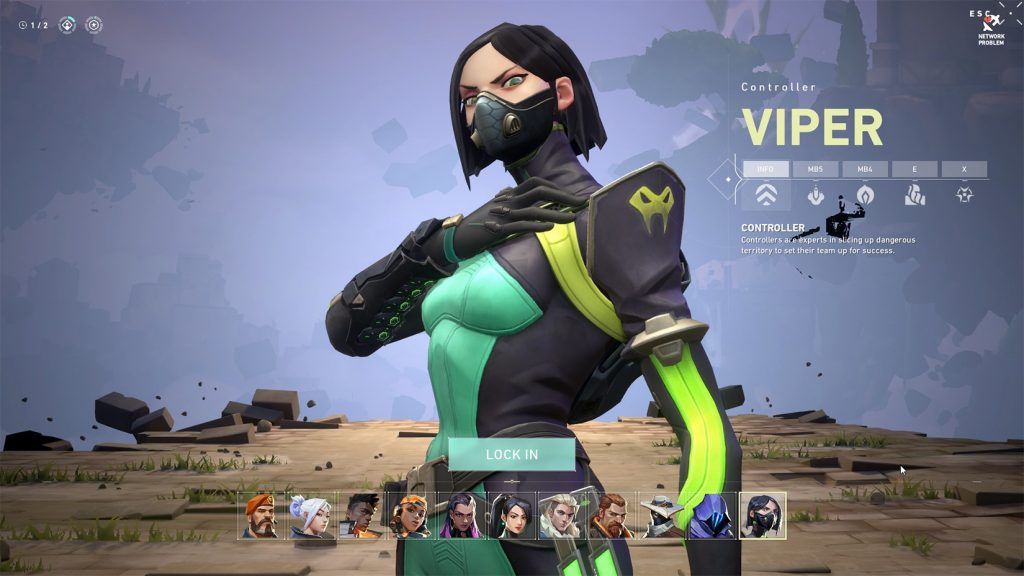This screenshot has height=576, width=1024.
Task: Select Raze's portrait with the orange cap
Action: (x=411, y=515)
